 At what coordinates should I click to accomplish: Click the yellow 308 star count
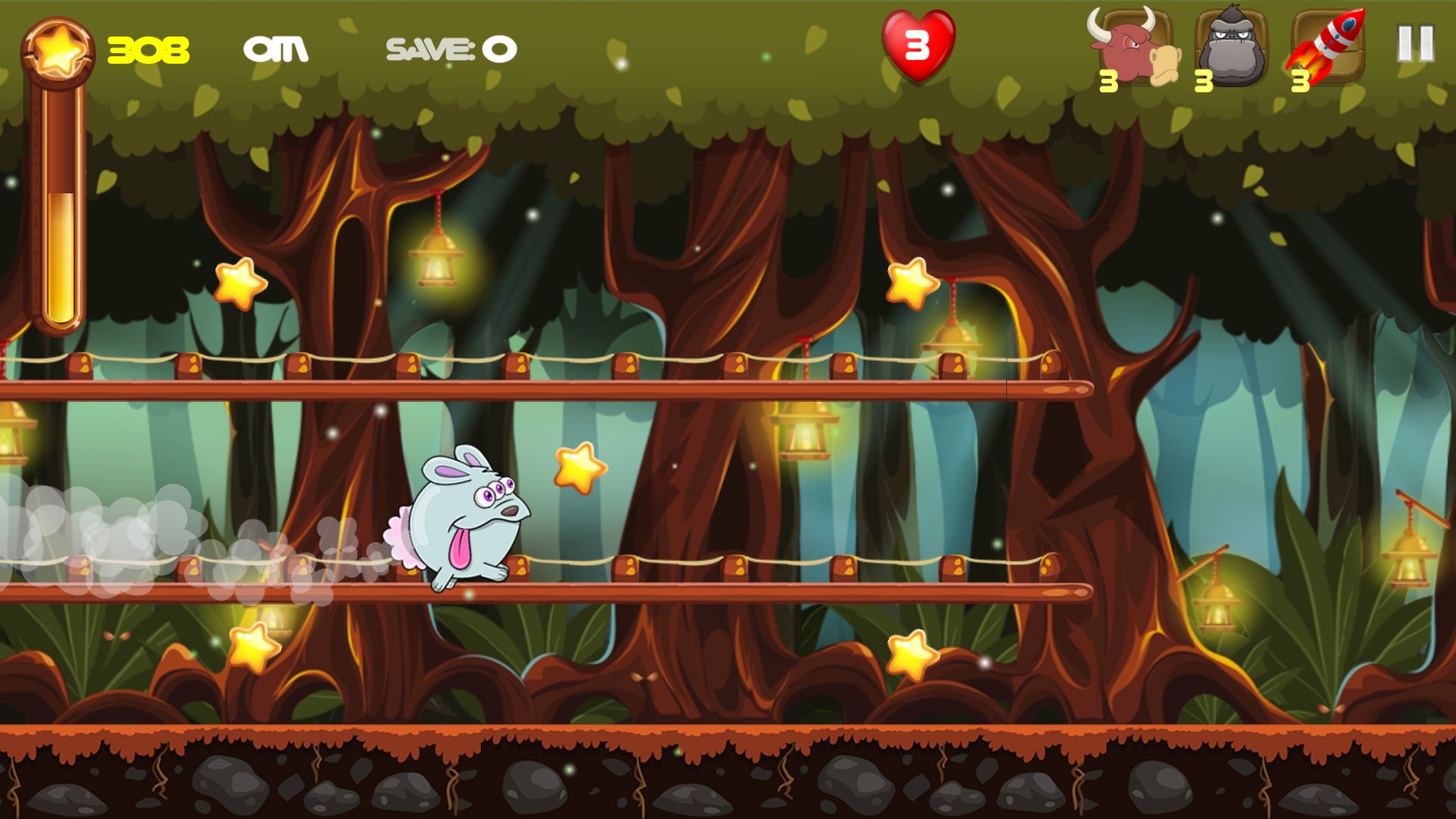(x=148, y=49)
